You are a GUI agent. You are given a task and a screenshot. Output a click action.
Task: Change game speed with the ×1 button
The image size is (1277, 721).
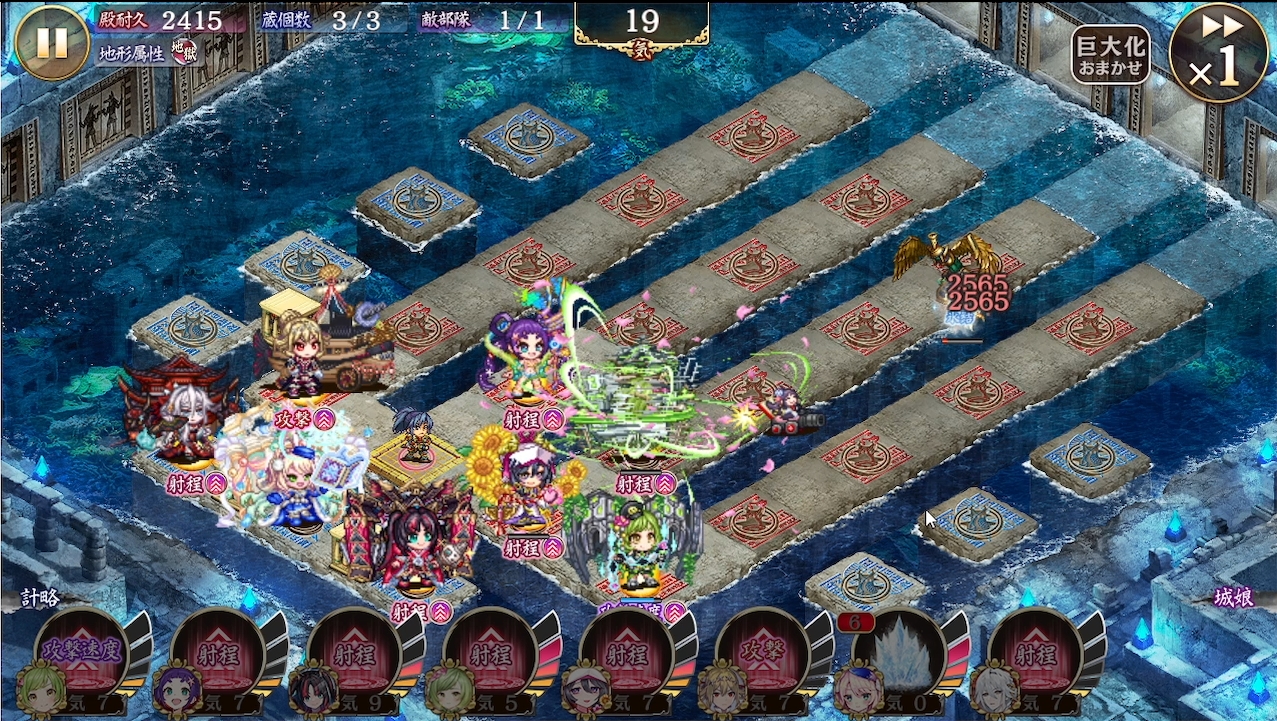click(1217, 52)
